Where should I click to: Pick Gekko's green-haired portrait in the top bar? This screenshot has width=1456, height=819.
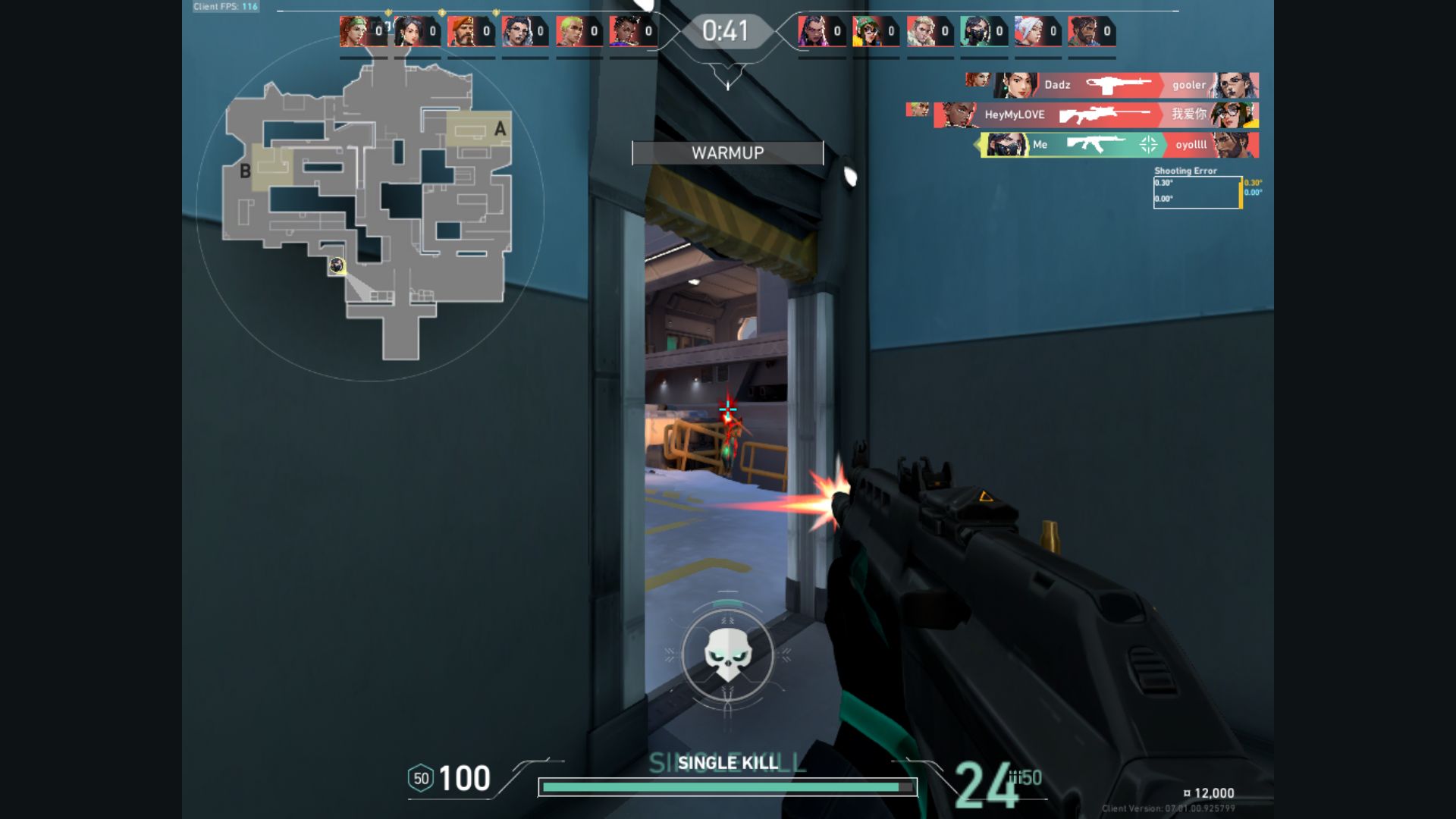click(x=570, y=32)
